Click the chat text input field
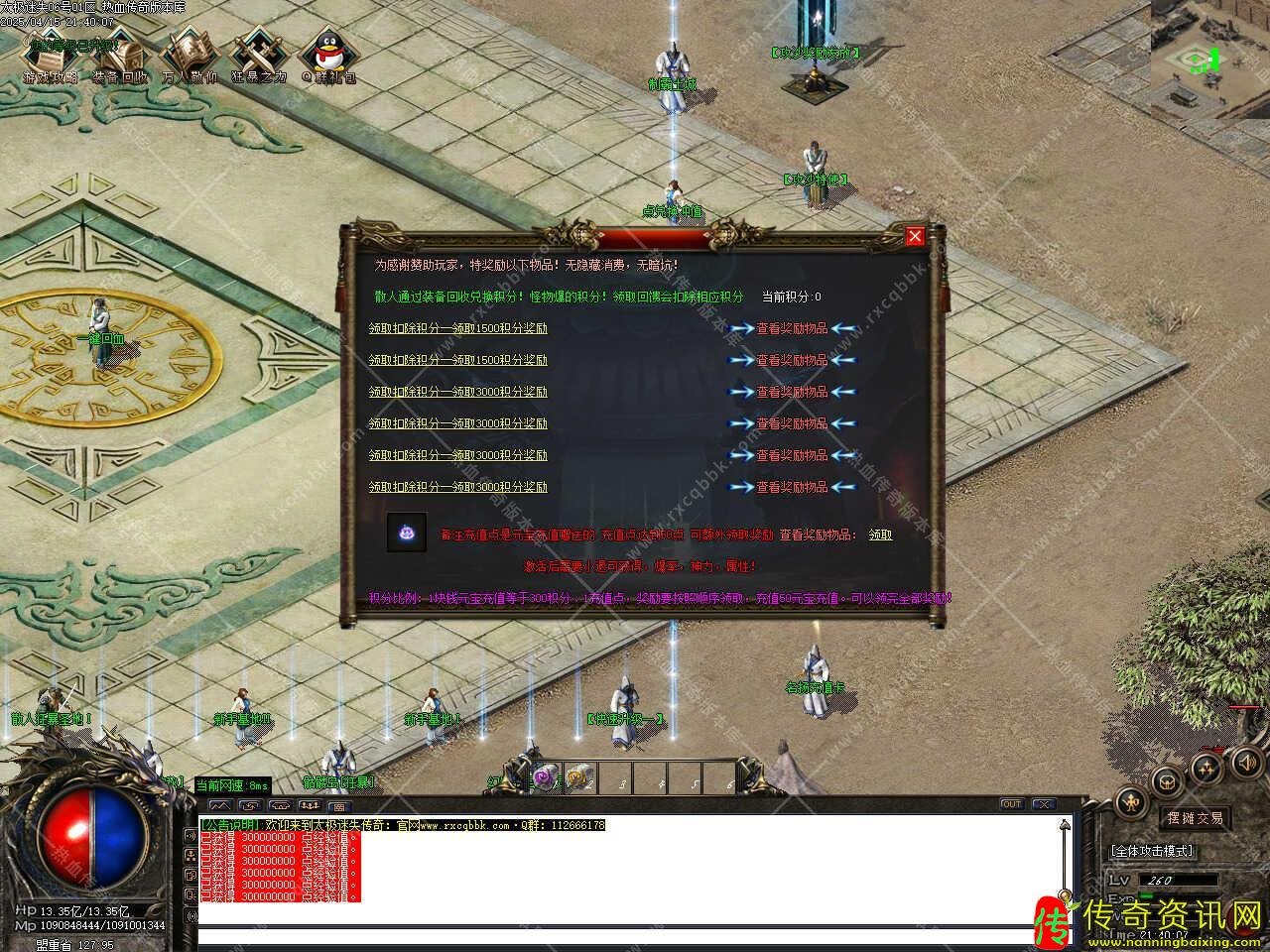Screen dimensions: 1270x952 click(625, 936)
